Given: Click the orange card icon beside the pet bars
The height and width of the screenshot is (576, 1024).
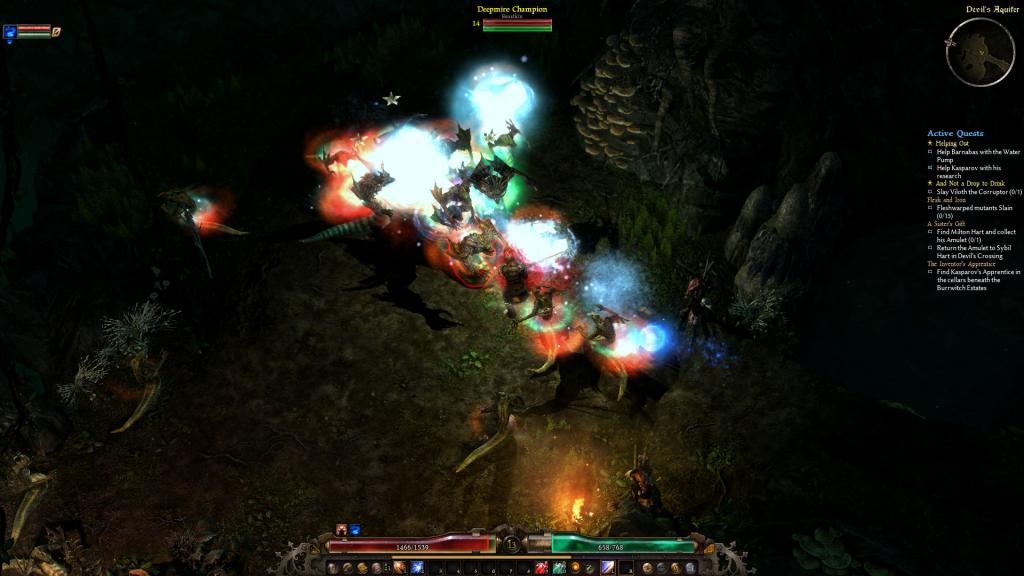Looking at the screenshot, I should click(57, 31).
